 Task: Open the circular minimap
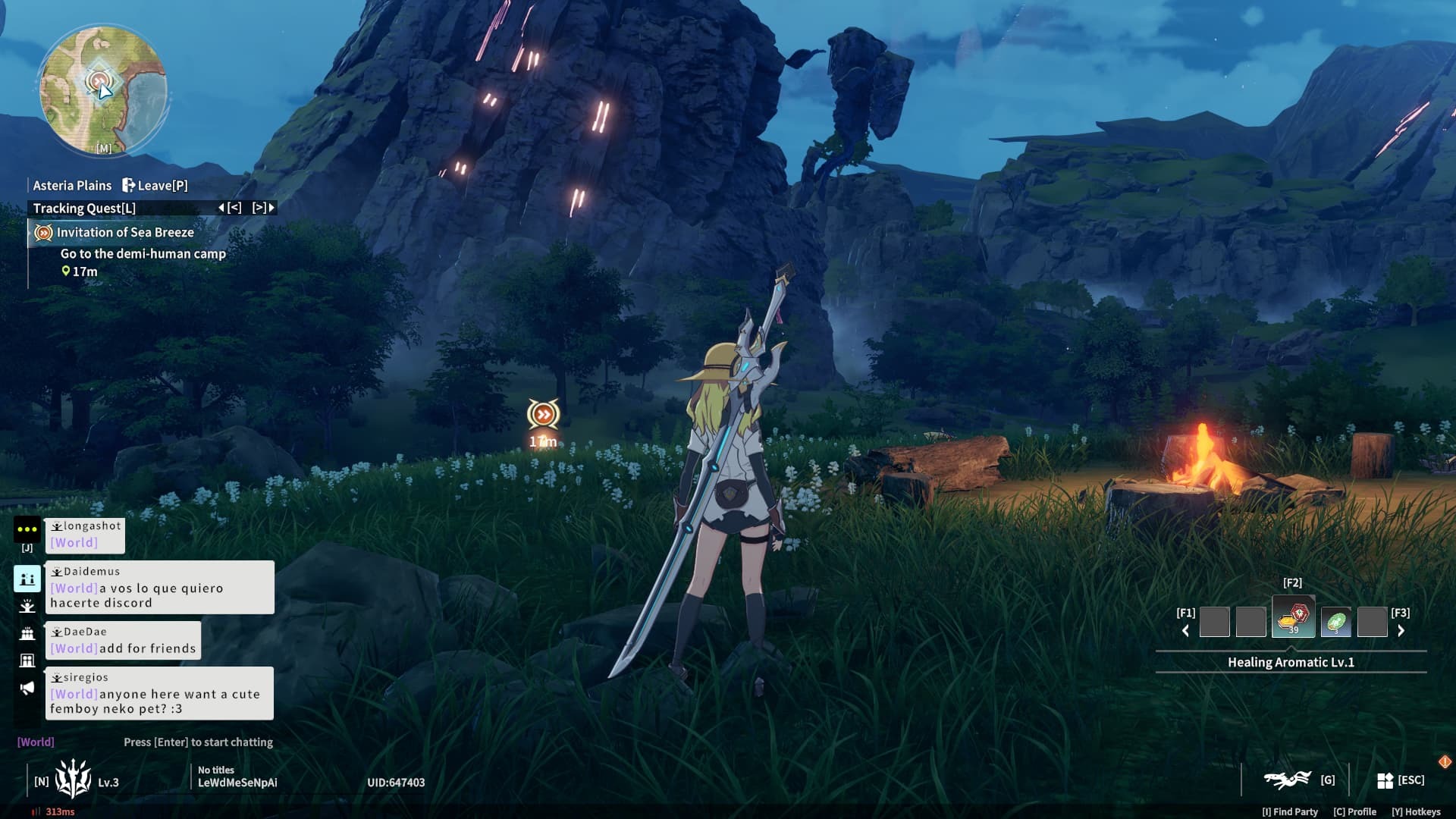coord(103,89)
